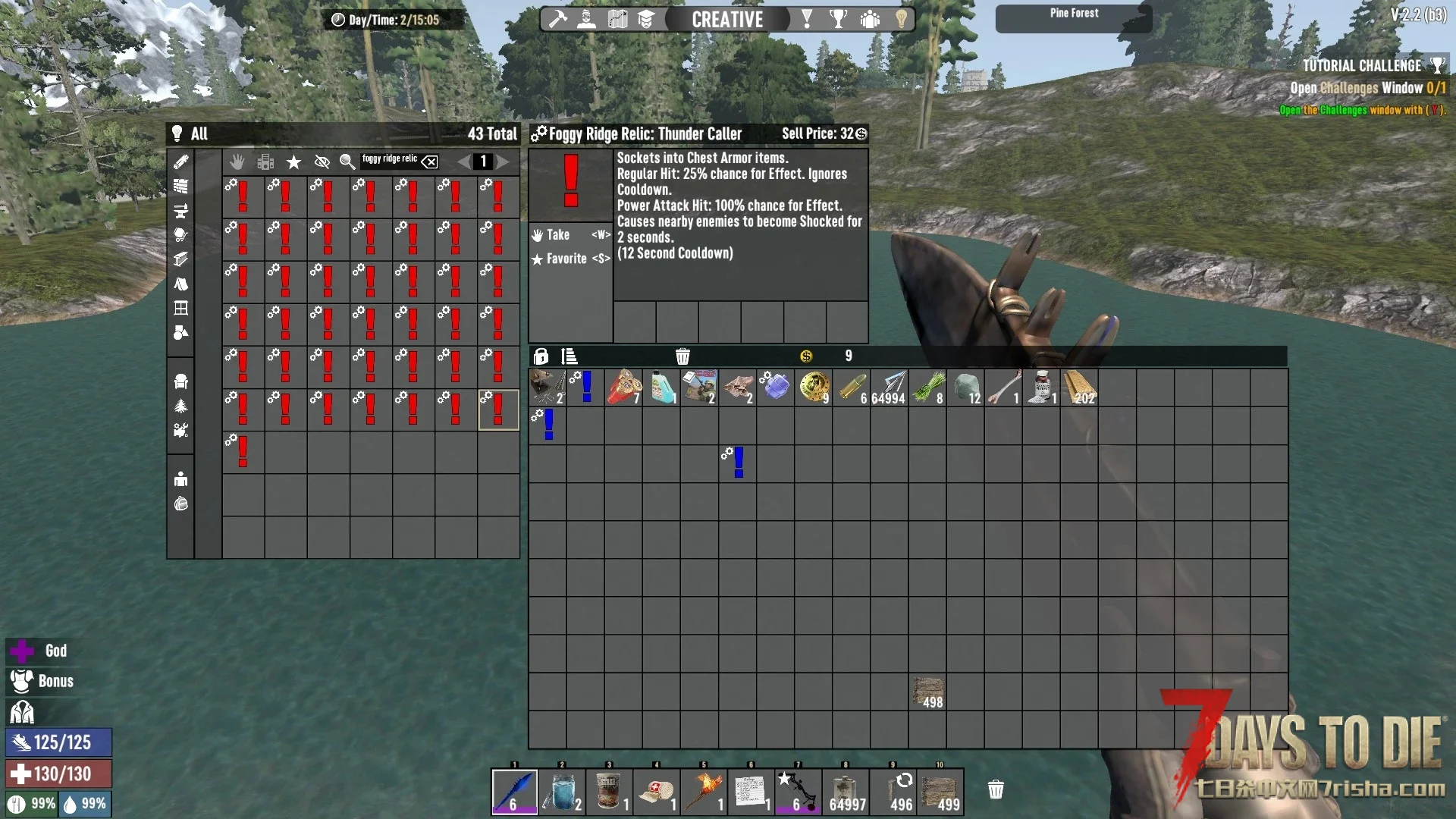Viewport: 1456px width, 819px height.
Task: Open the character tab with the person icon
Action: 586,19
